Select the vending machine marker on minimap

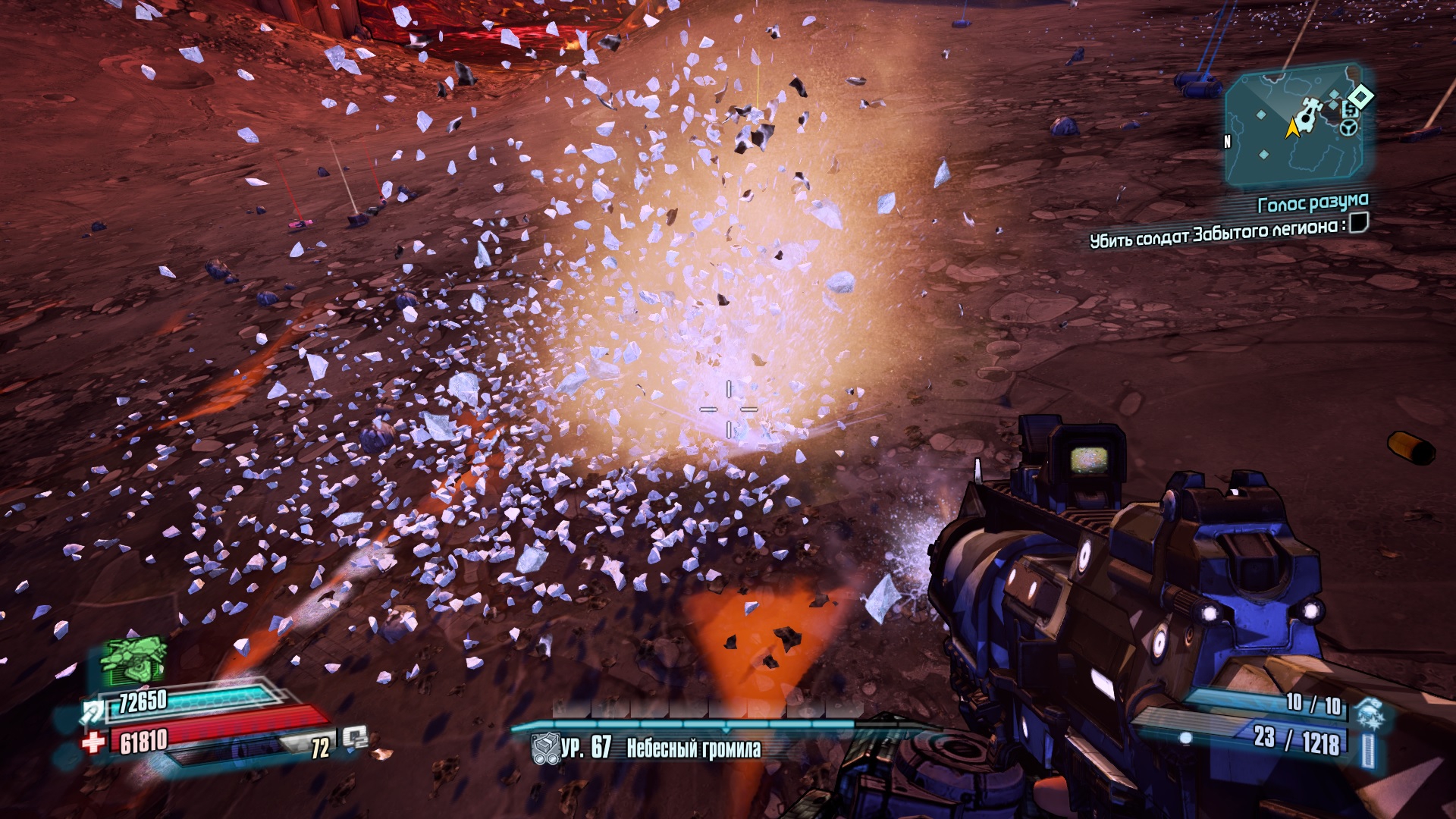pos(1349,111)
